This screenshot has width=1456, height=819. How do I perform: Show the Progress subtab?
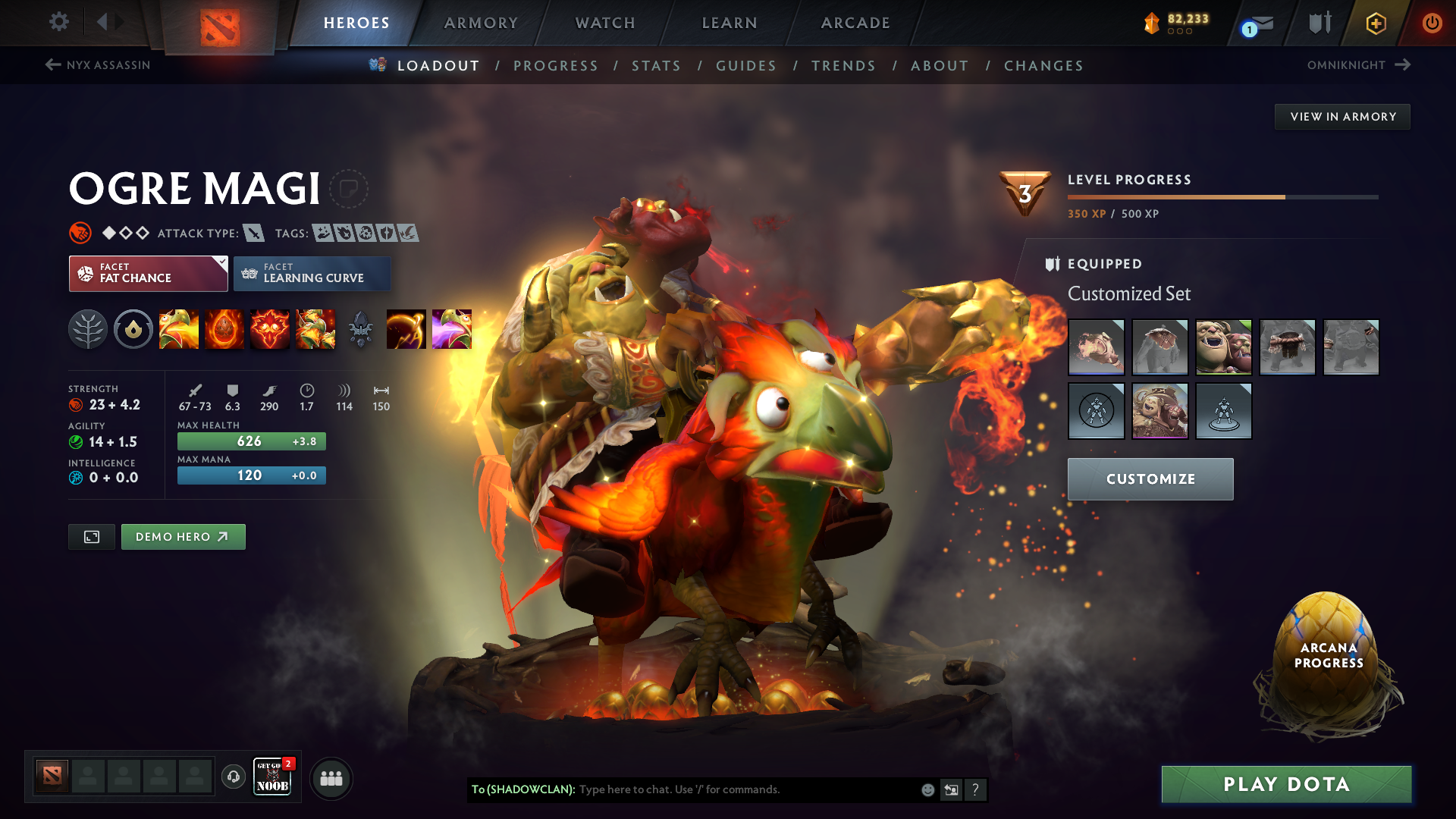pos(556,66)
